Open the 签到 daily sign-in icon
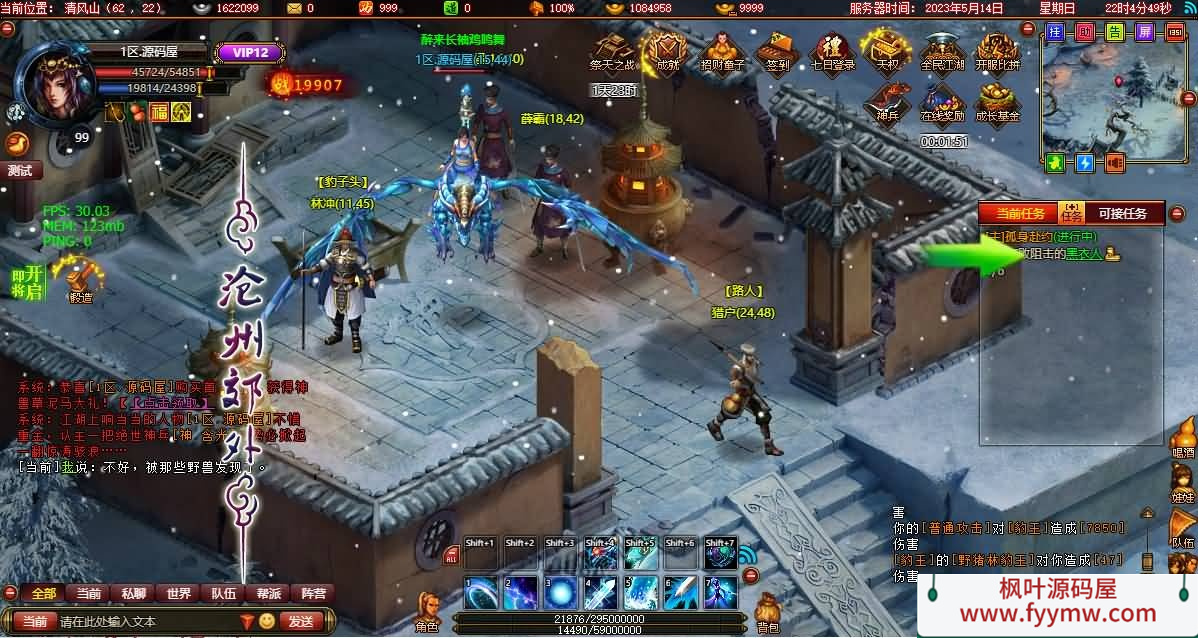1198x638 pixels. 777,51
